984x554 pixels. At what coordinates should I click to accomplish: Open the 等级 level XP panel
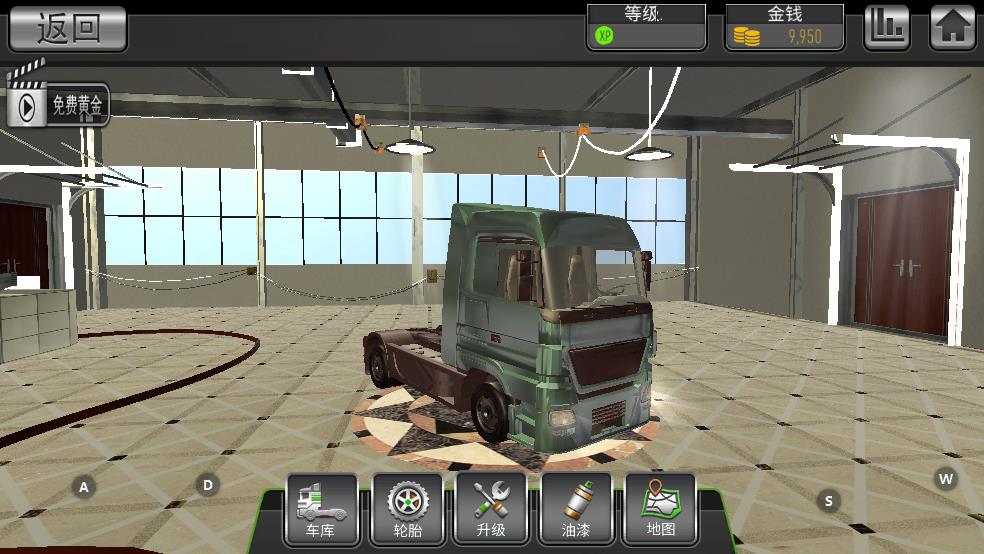point(646,27)
